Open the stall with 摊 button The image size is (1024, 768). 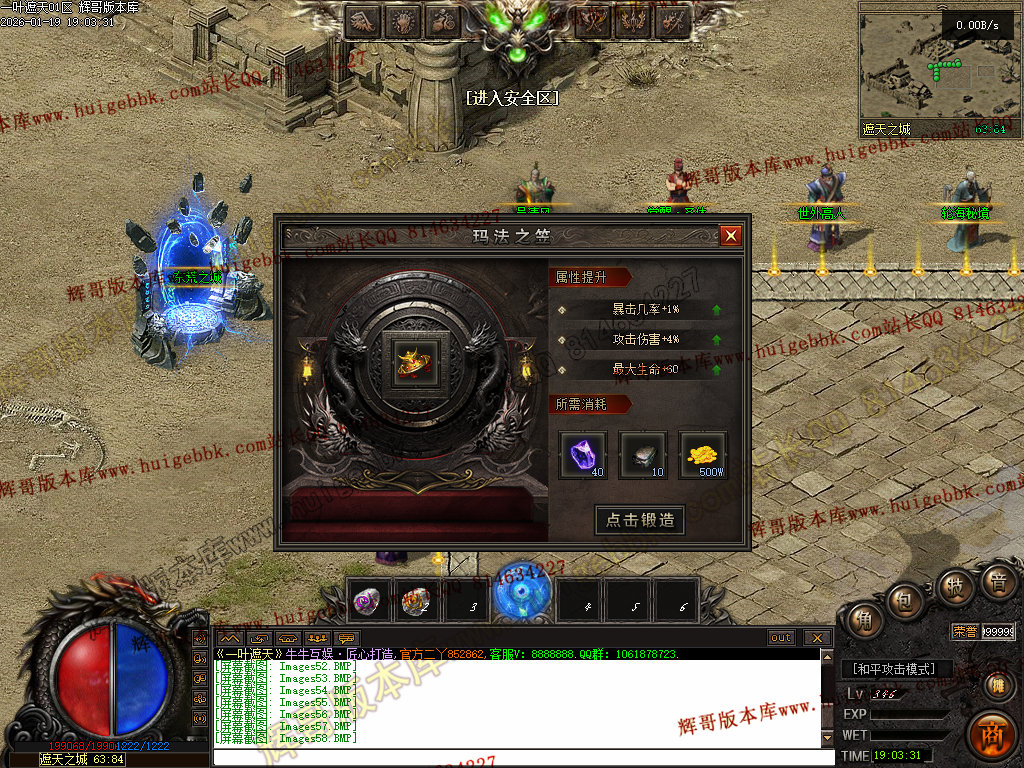click(x=997, y=686)
